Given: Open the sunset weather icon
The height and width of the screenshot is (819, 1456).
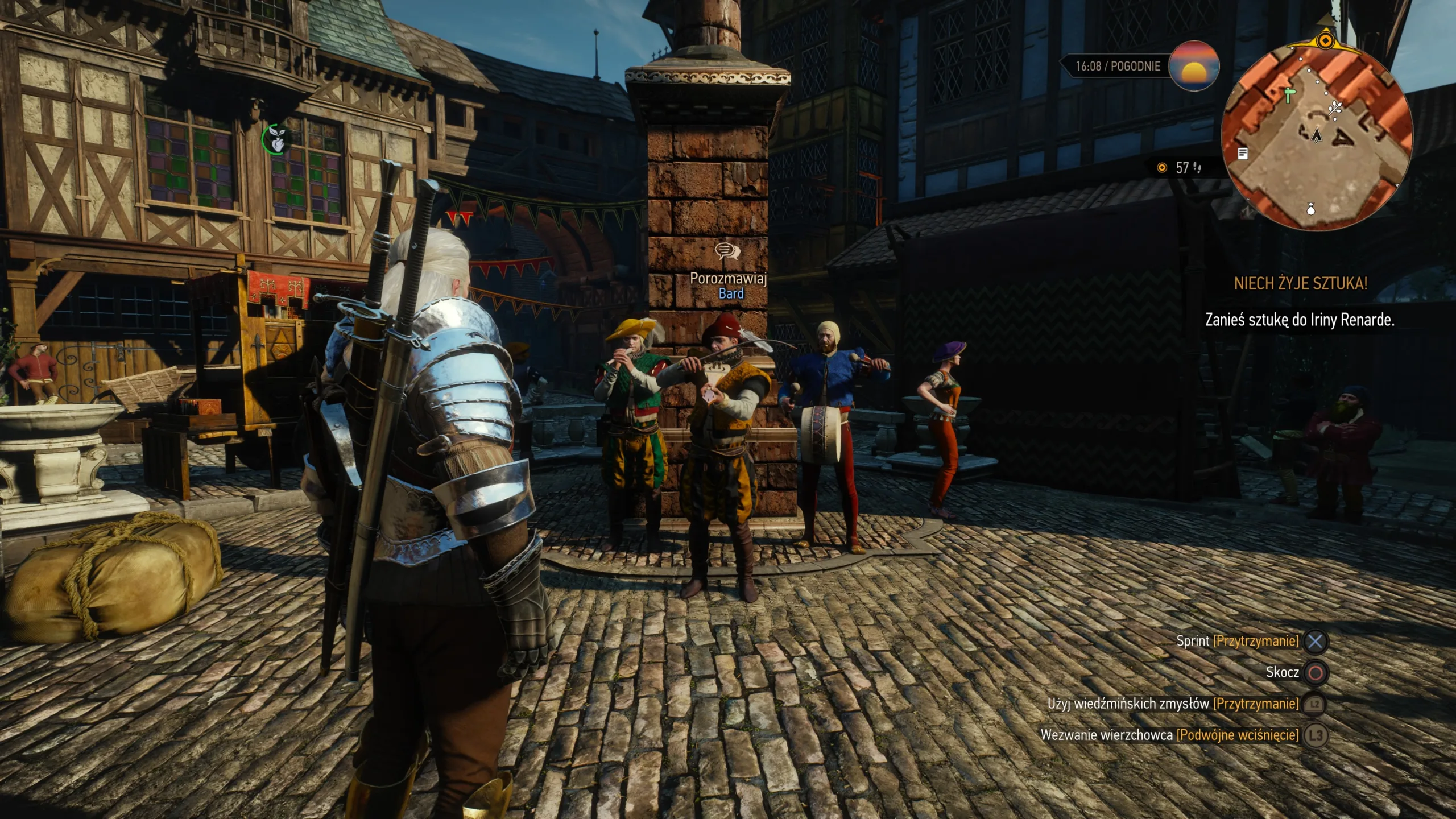Looking at the screenshot, I should (x=1194, y=66).
